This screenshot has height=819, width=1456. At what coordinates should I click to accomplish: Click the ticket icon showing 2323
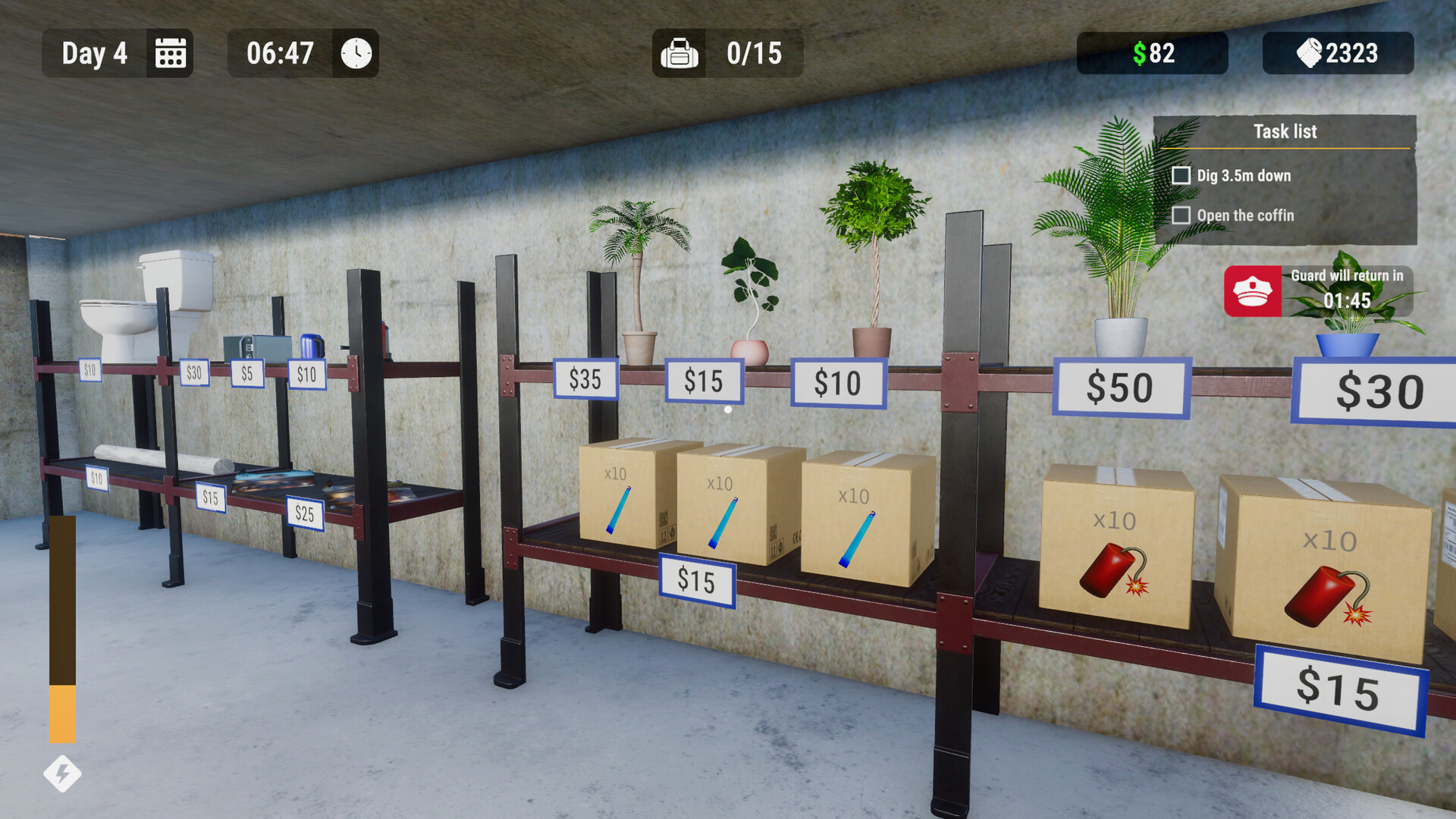point(1308,53)
